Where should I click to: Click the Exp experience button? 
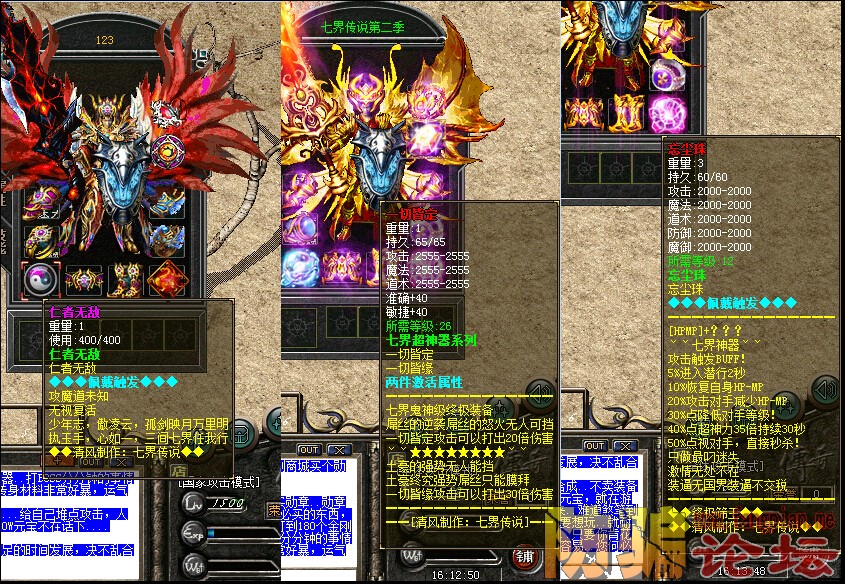point(192,536)
